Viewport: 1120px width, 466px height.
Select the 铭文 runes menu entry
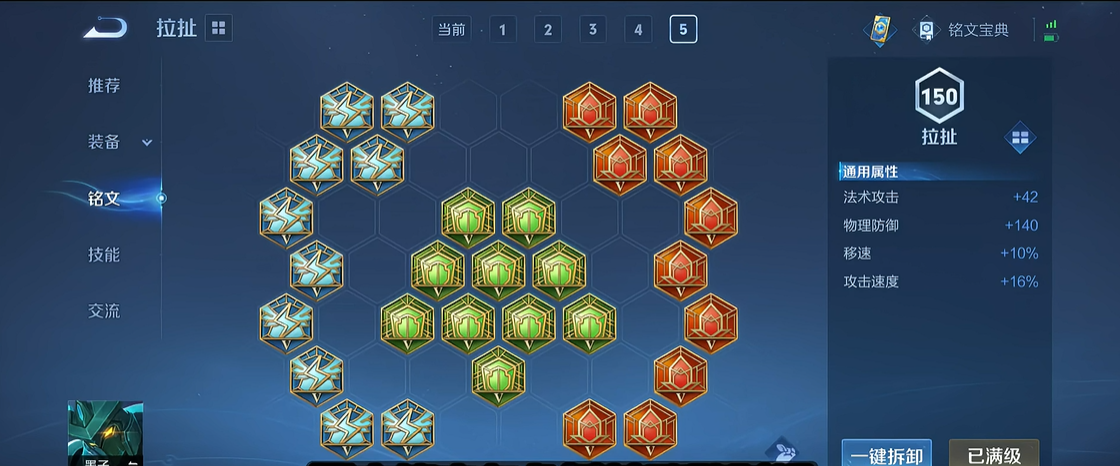point(104,198)
